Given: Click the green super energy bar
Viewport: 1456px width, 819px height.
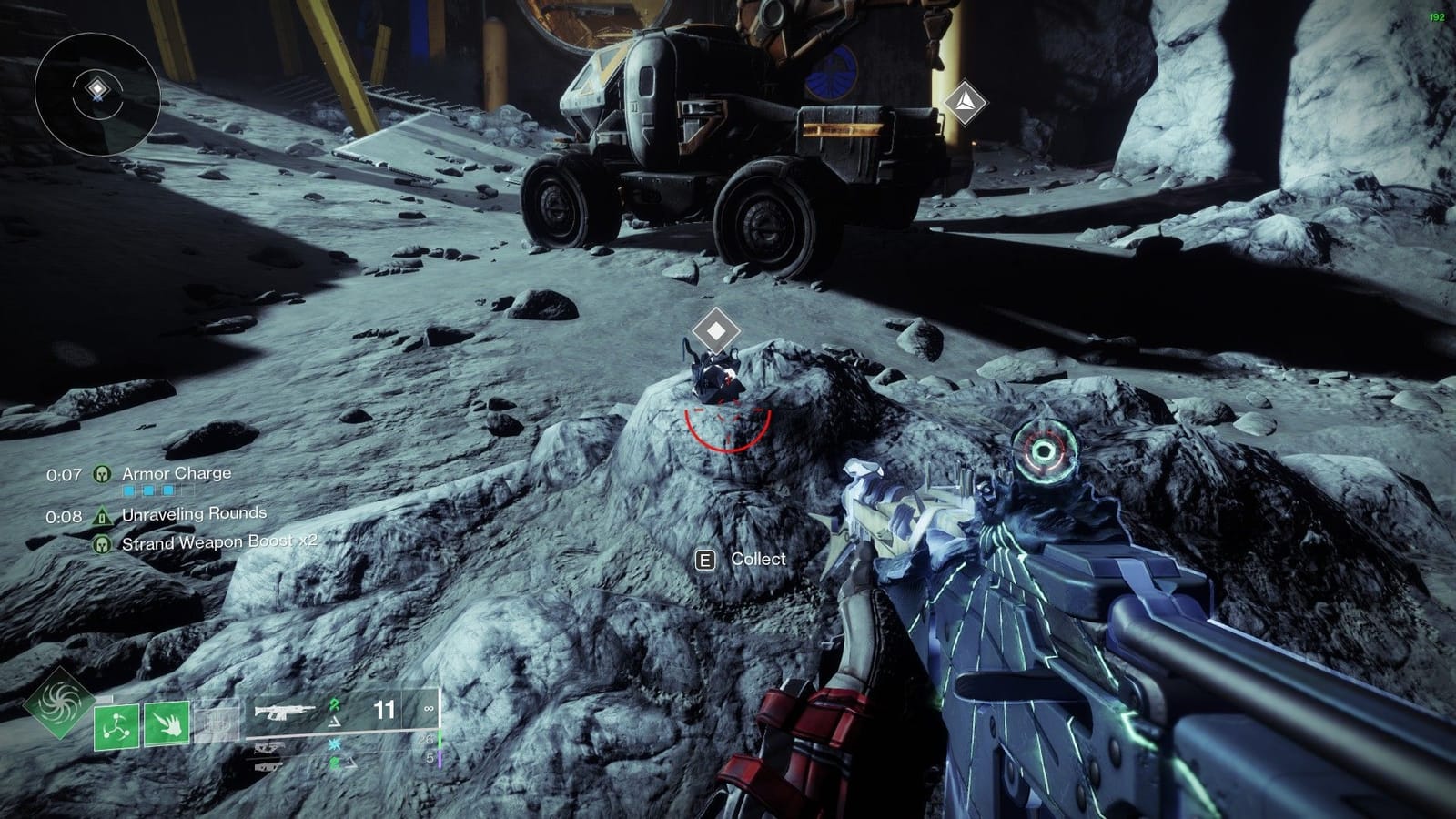Looking at the screenshot, I should coord(440,739).
